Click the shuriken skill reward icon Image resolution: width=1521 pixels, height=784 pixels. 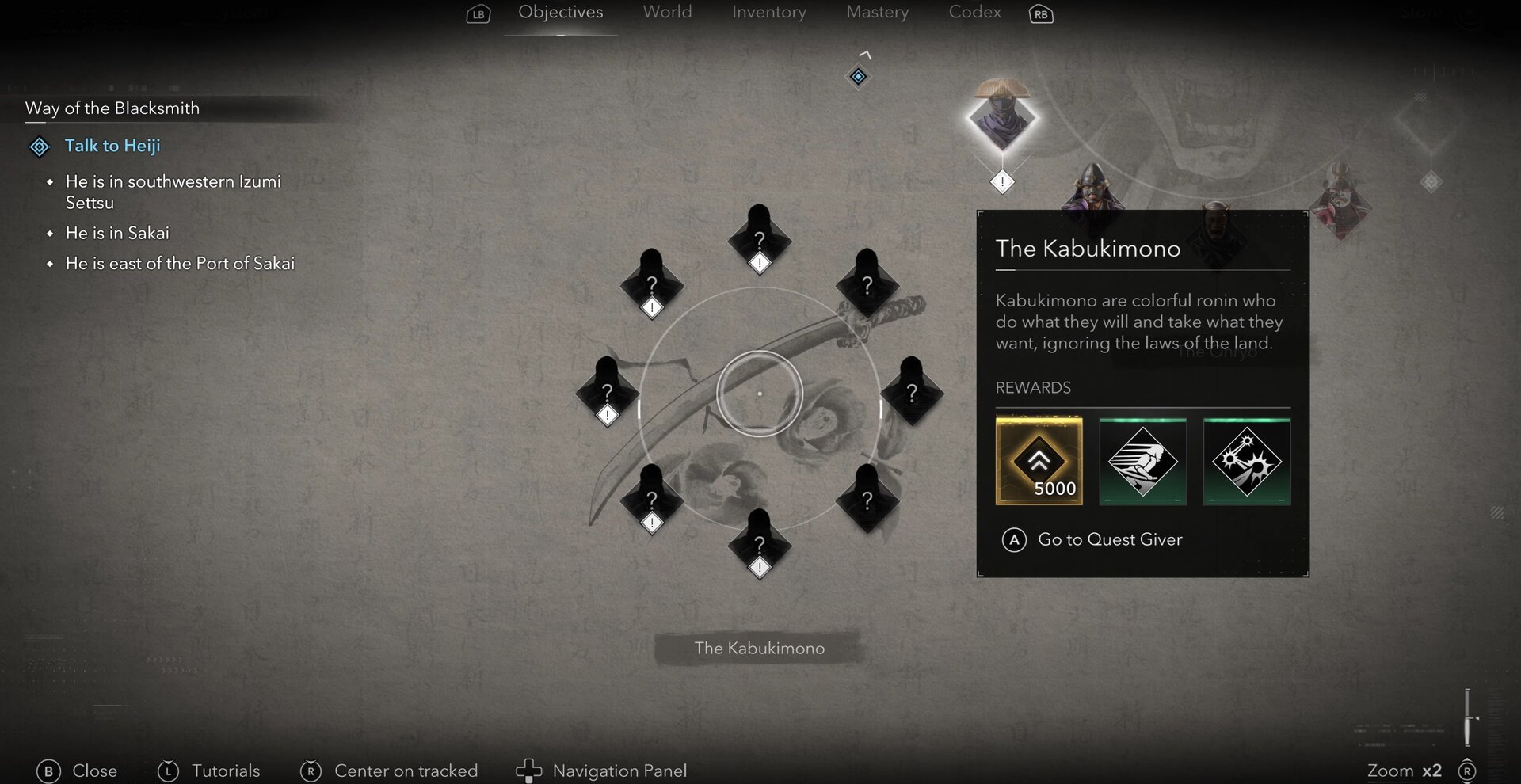point(1246,462)
